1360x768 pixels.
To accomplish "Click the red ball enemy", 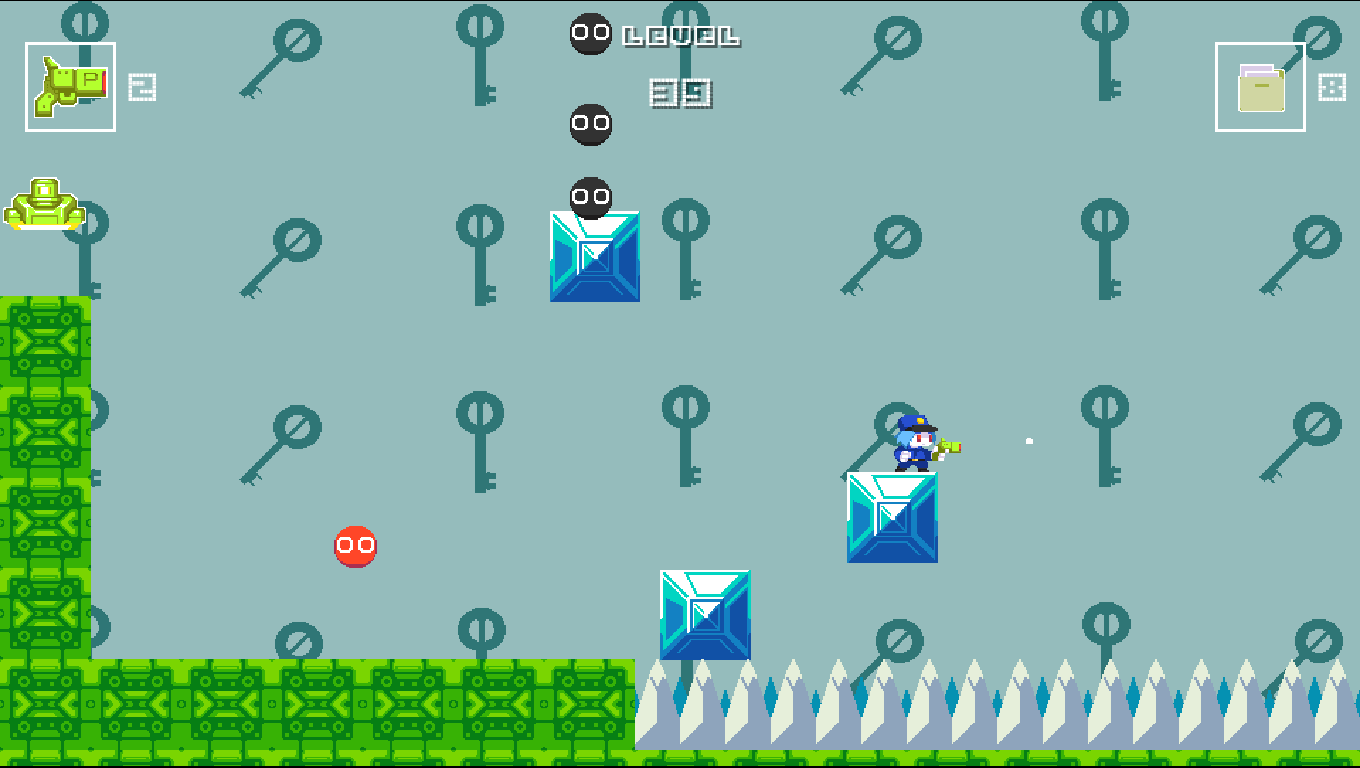I will click(x=356, y=546).
